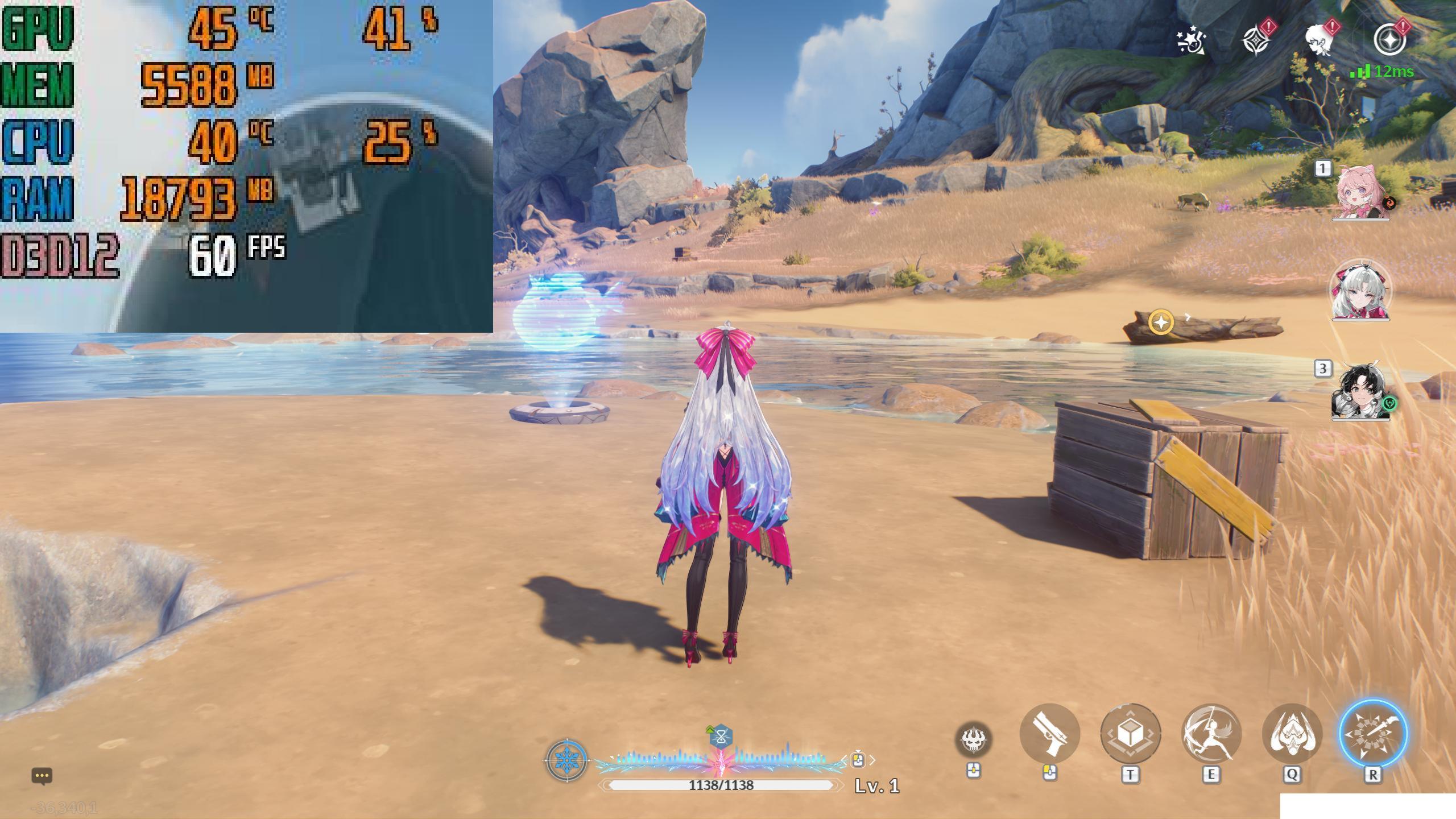
Task: Fire the pistol basic attack button
Action: [1050, 734]
